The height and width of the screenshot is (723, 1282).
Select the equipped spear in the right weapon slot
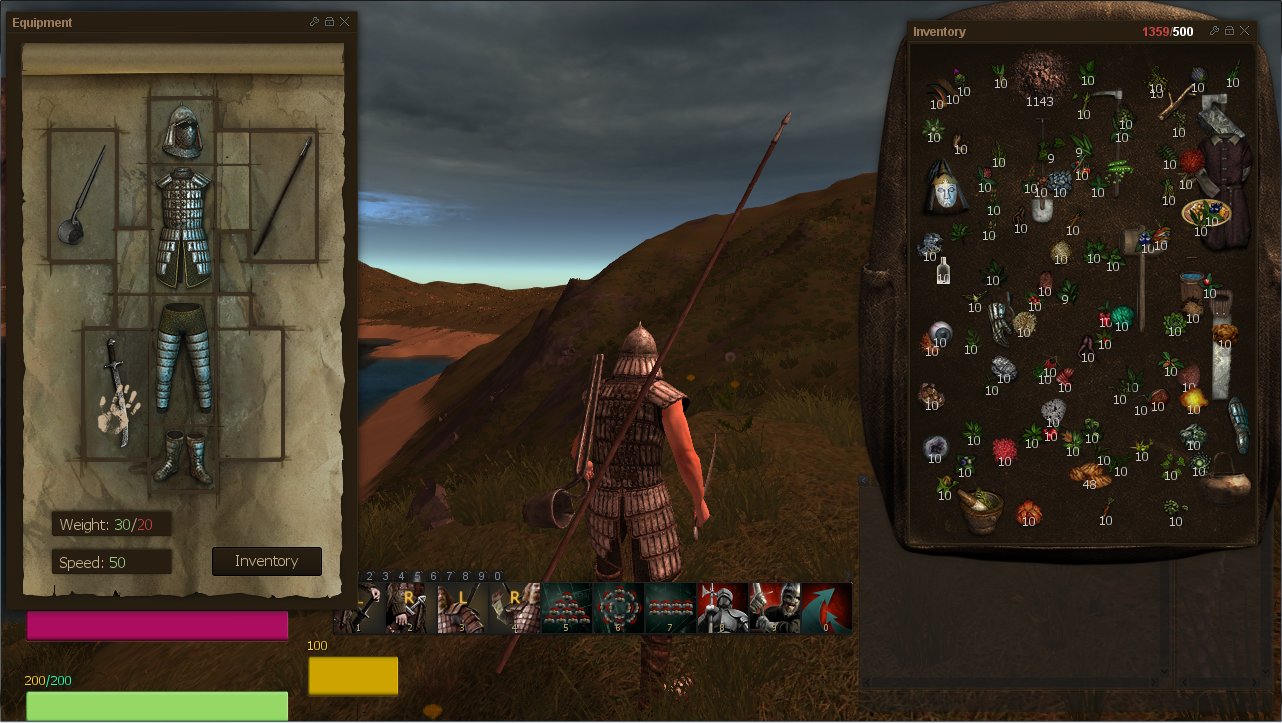coord(283,196)
